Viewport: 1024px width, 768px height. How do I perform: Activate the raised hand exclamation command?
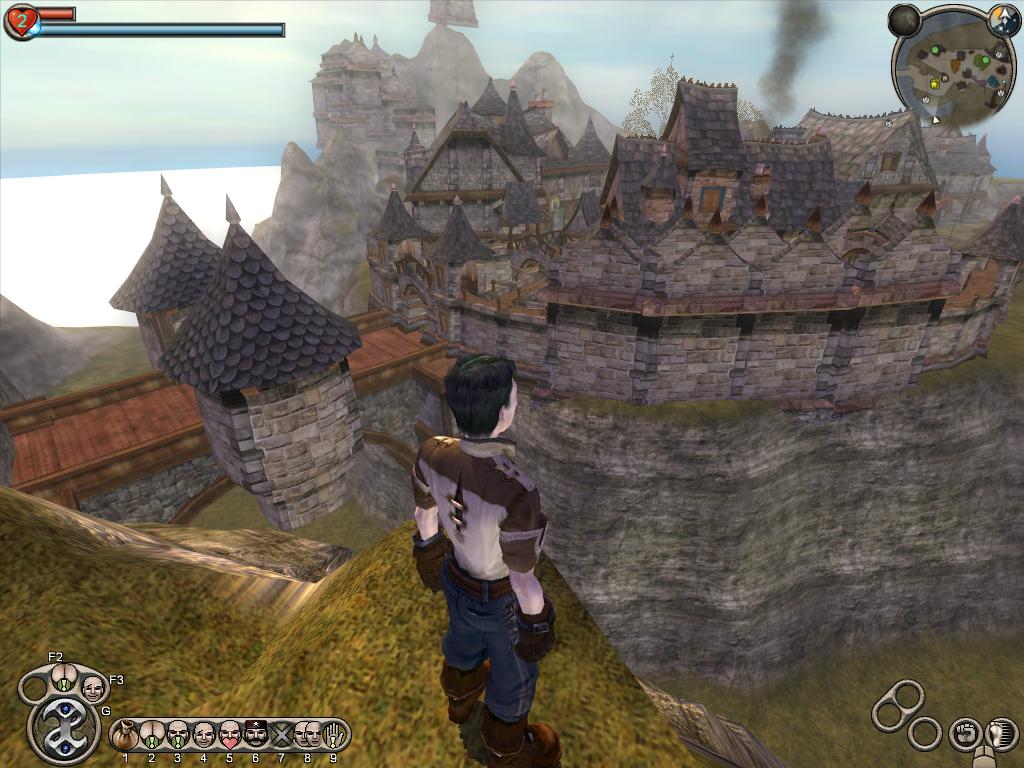pos(335,736)
